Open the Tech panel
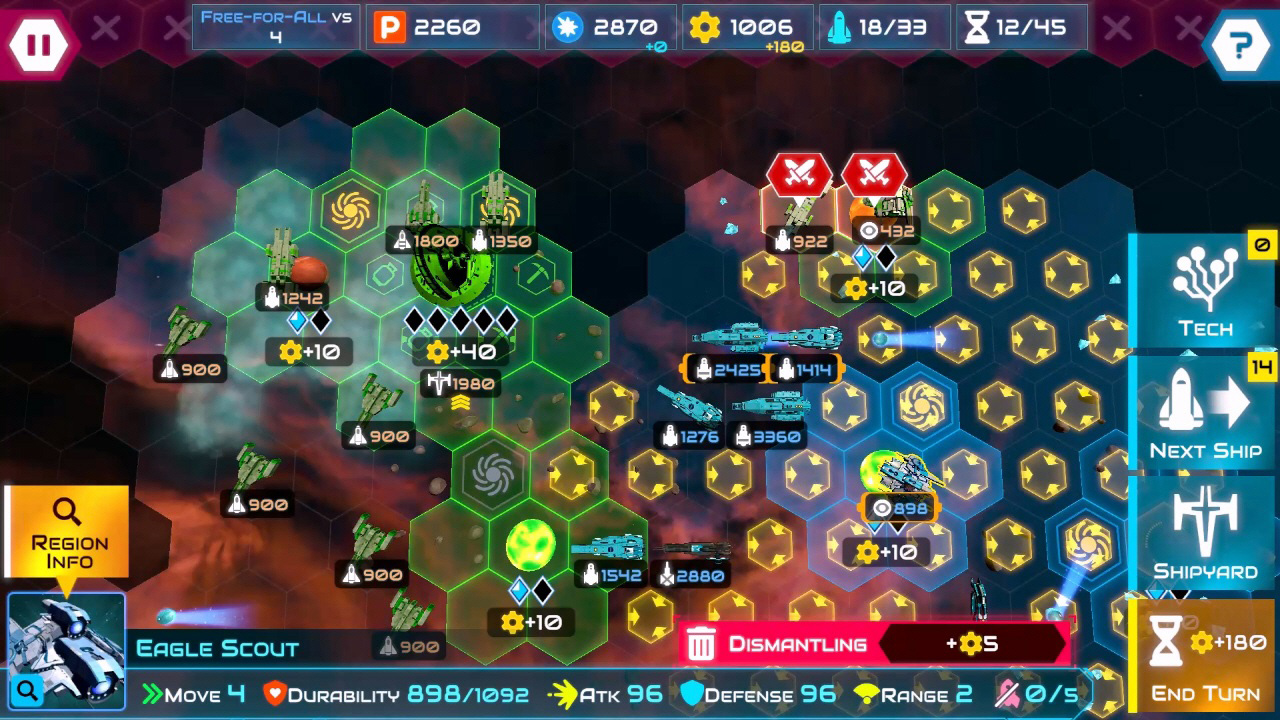Viewport: 1280px width, 720px height. (1204, 290)
